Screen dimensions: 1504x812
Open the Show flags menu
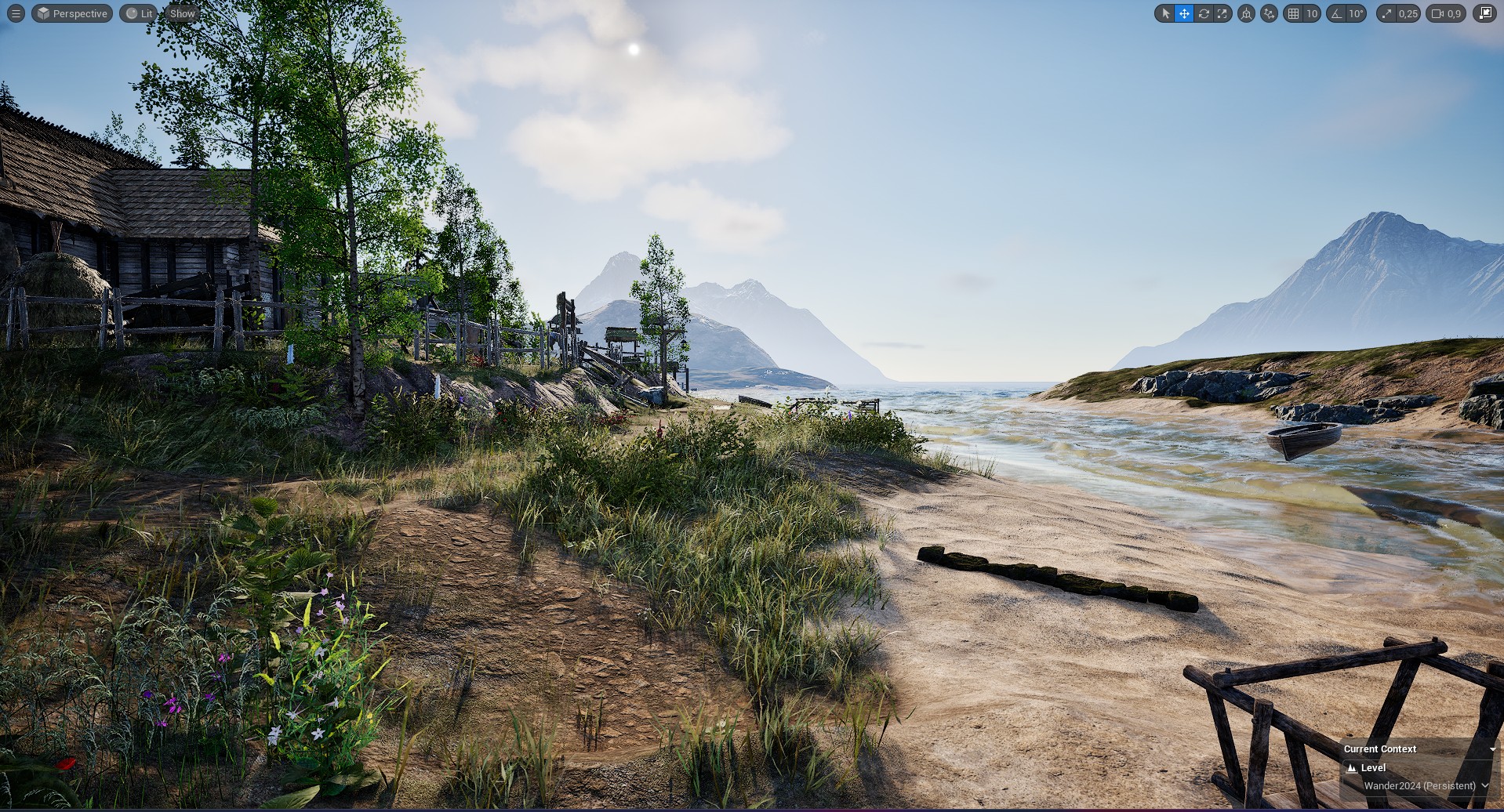coord(182,13)
